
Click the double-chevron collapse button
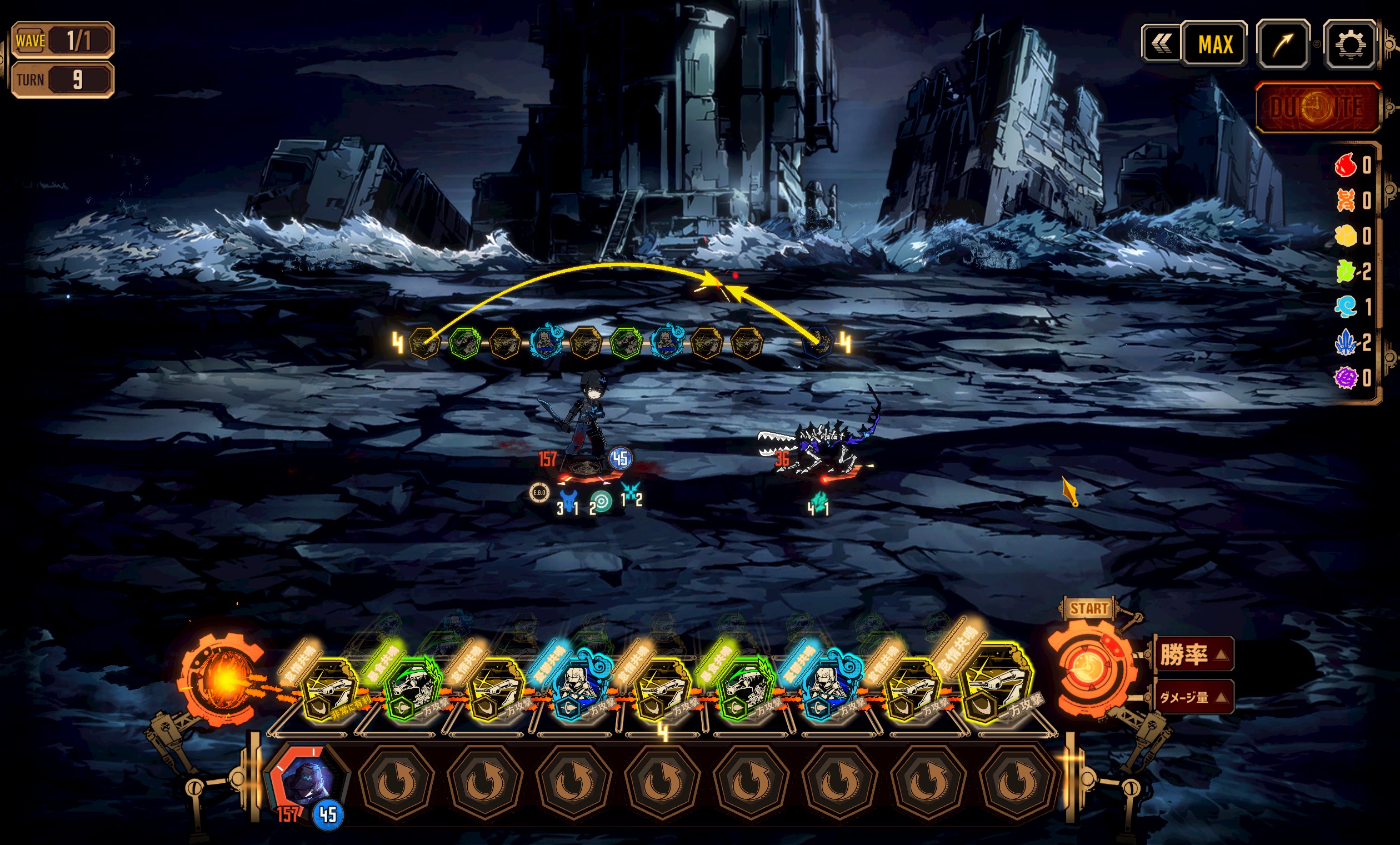[1161, 44]
